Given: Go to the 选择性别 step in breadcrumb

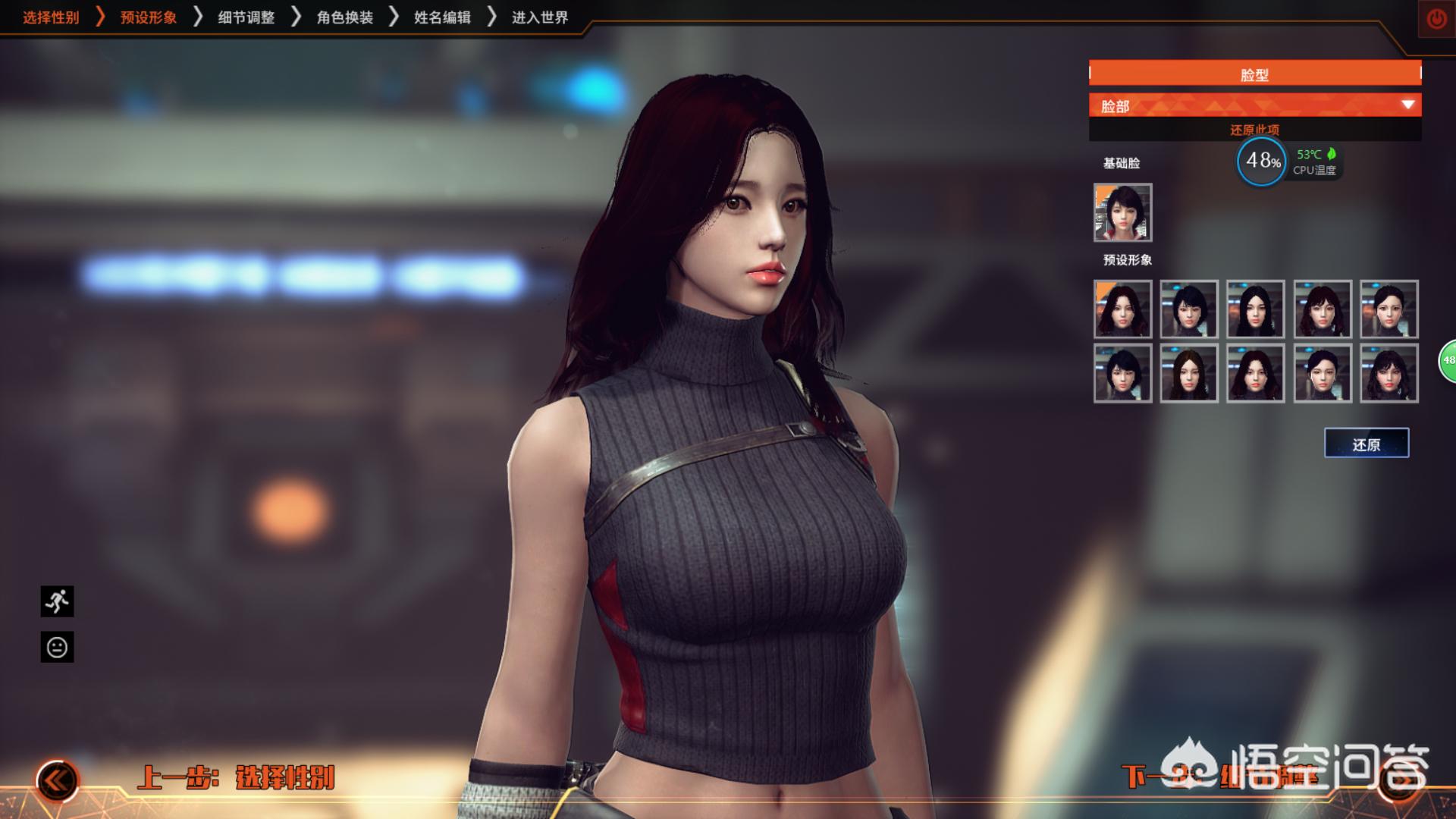Looking at the screenshot, I should (51, 17).
